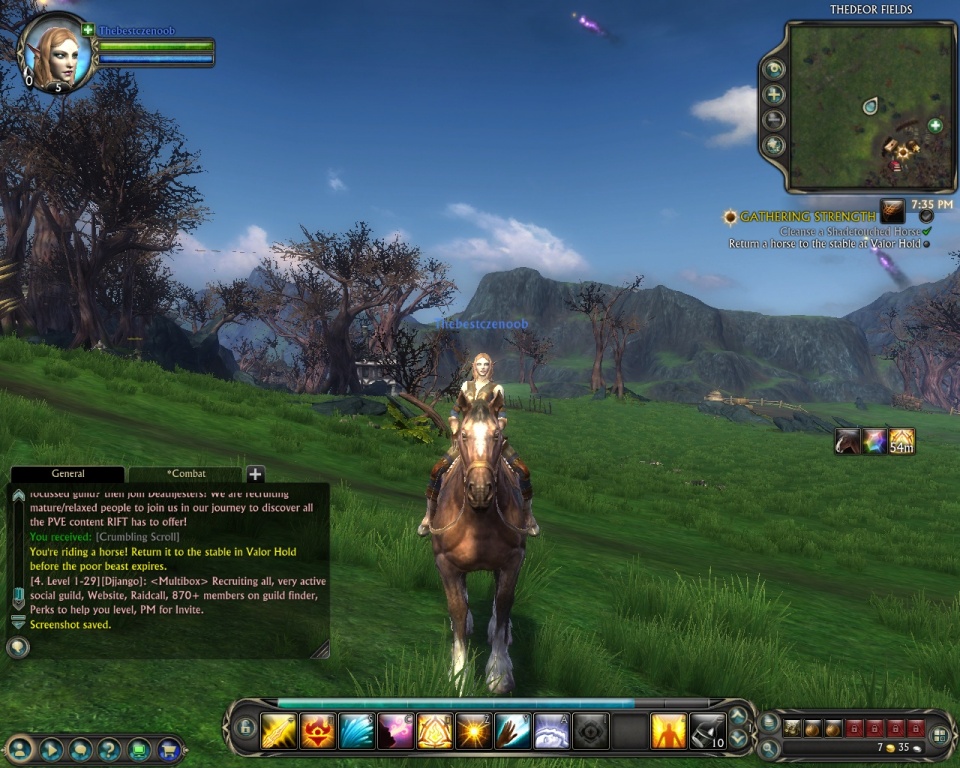The width and height of the screenshot is (960, 768).
Task: Click the rainbow prism buff icon
Action: tap(875, 441)
